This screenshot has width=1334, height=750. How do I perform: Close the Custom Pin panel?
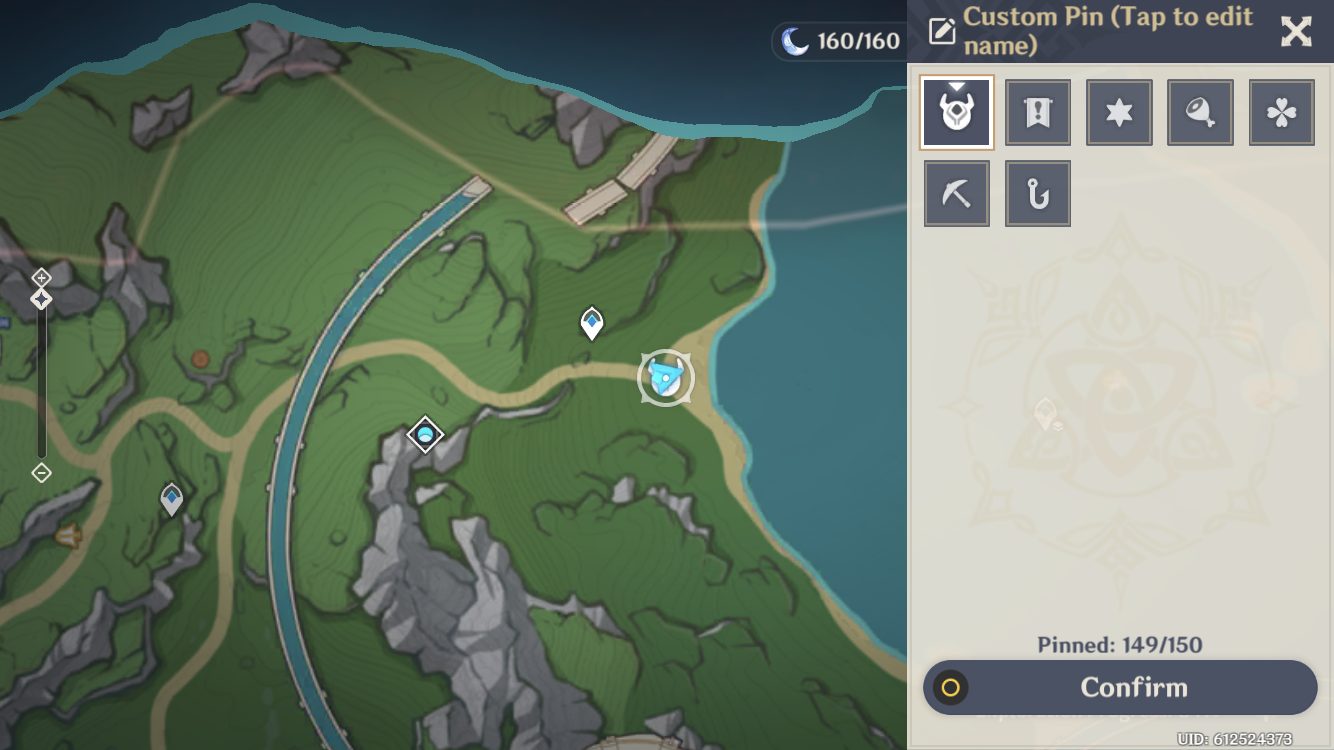[x=1296, y=32]
